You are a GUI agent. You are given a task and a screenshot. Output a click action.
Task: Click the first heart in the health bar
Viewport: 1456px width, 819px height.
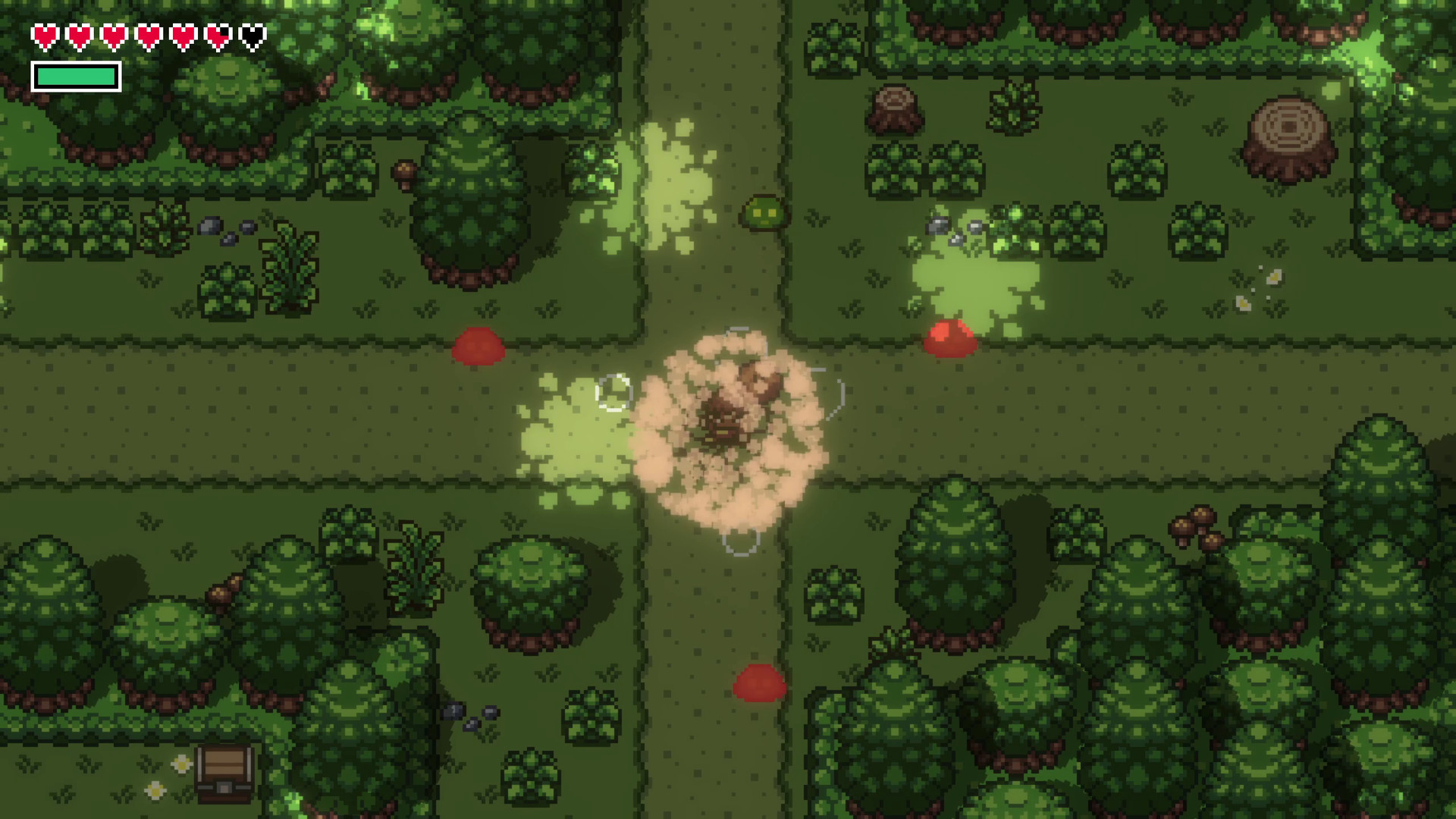pyautogui.click(x=44, y=35)
